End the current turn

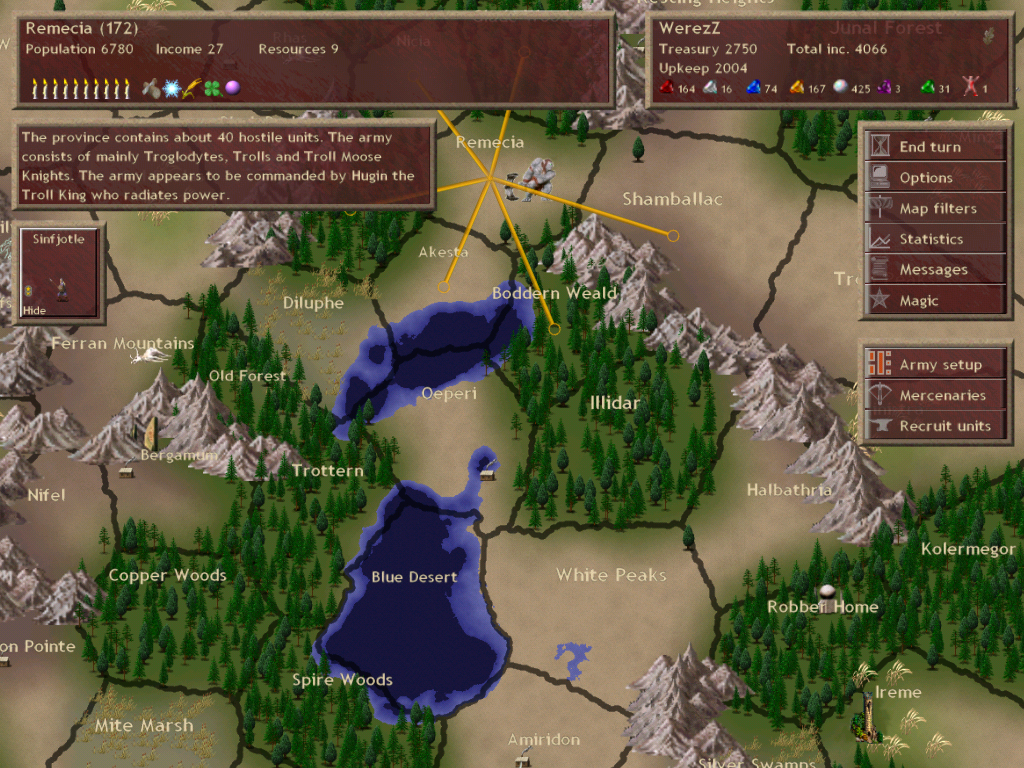pyautogui.click(x=934, y=147)
